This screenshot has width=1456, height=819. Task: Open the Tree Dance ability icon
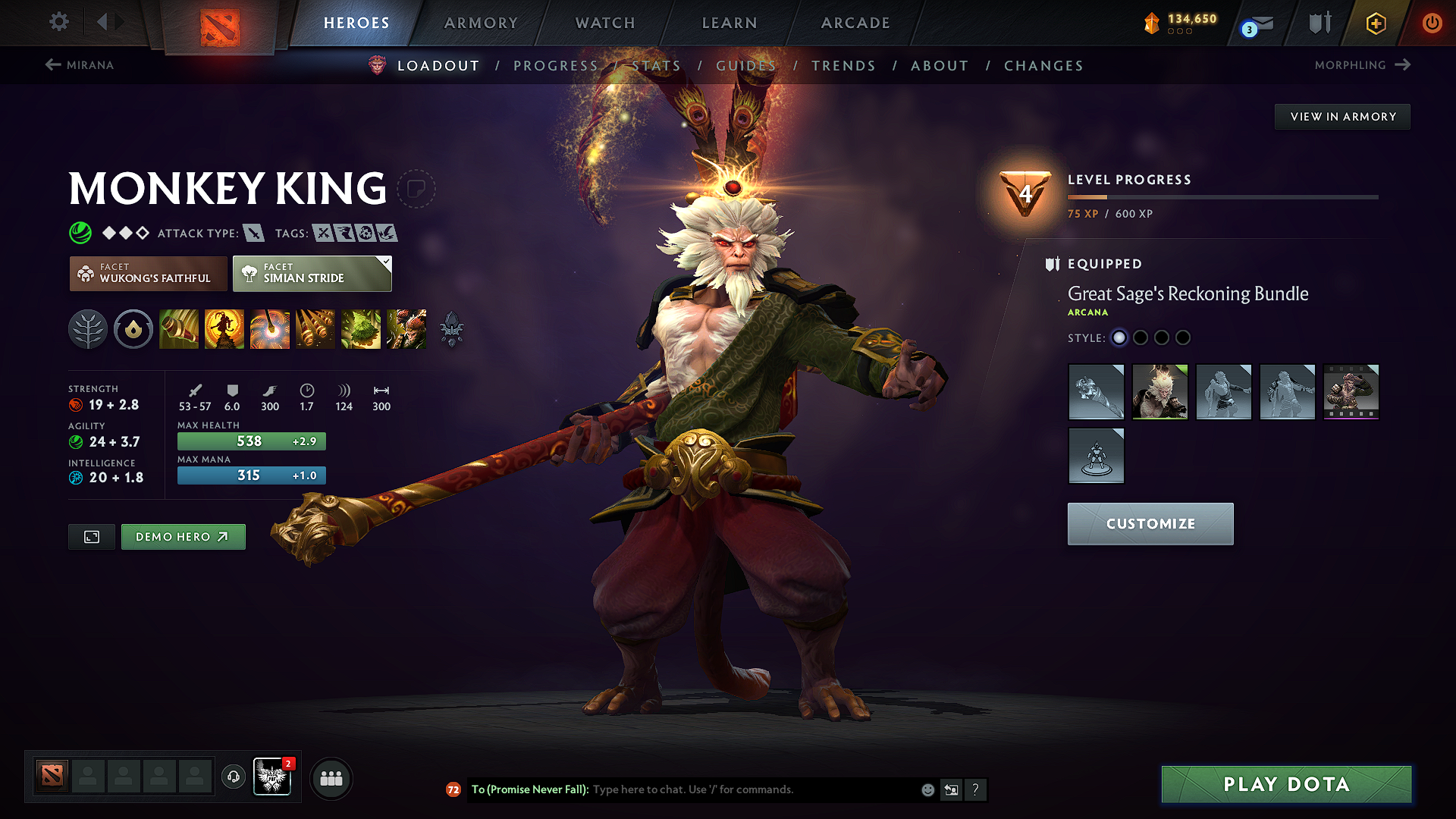(x=224, y=329)
